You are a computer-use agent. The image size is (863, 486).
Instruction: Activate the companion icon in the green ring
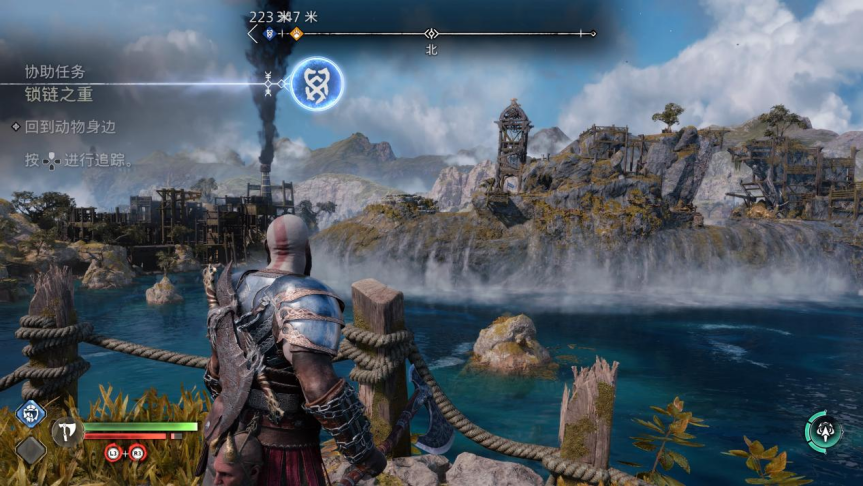824,431
